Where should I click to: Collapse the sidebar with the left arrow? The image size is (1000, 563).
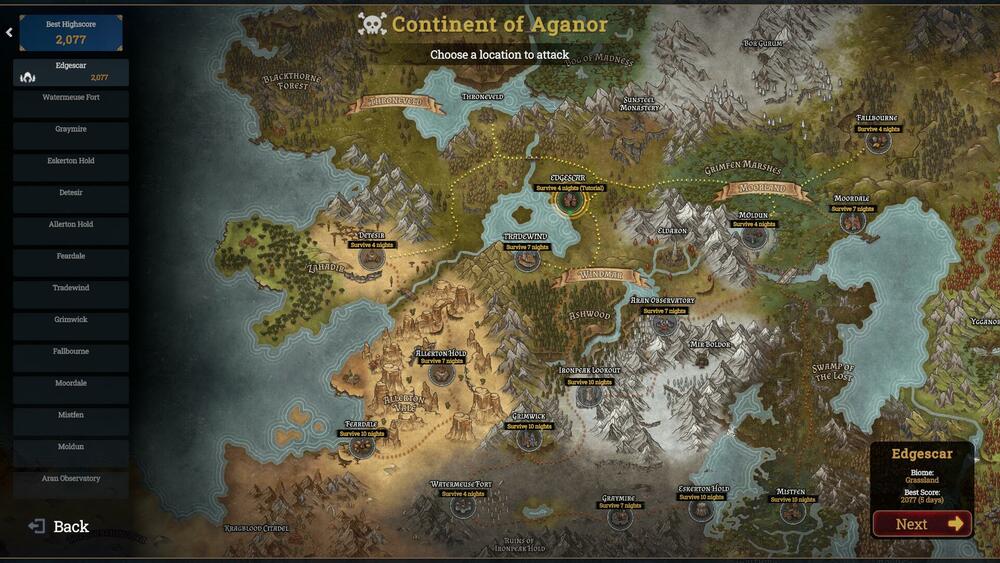click(x=9, y=32)
